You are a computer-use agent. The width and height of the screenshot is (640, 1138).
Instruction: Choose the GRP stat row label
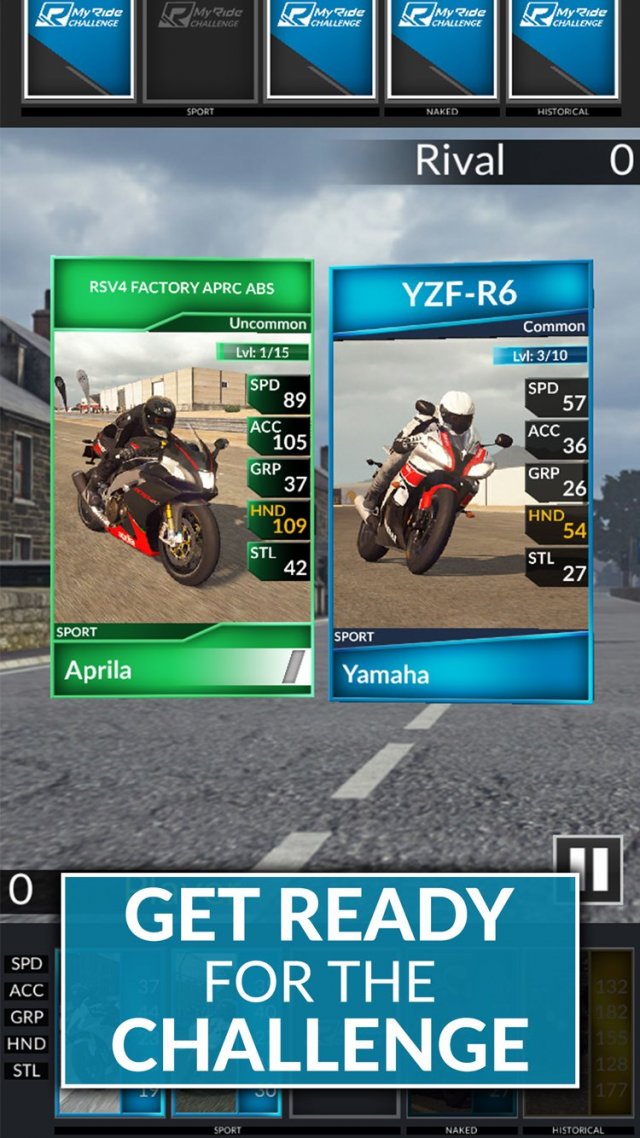[27, 1017]
